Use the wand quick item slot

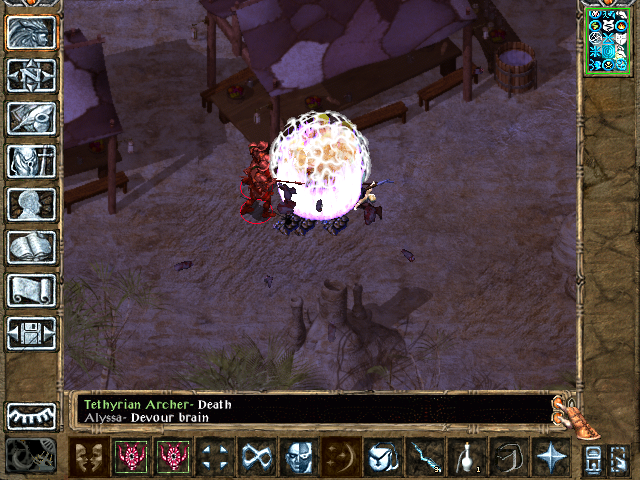[x=426, y=457]
